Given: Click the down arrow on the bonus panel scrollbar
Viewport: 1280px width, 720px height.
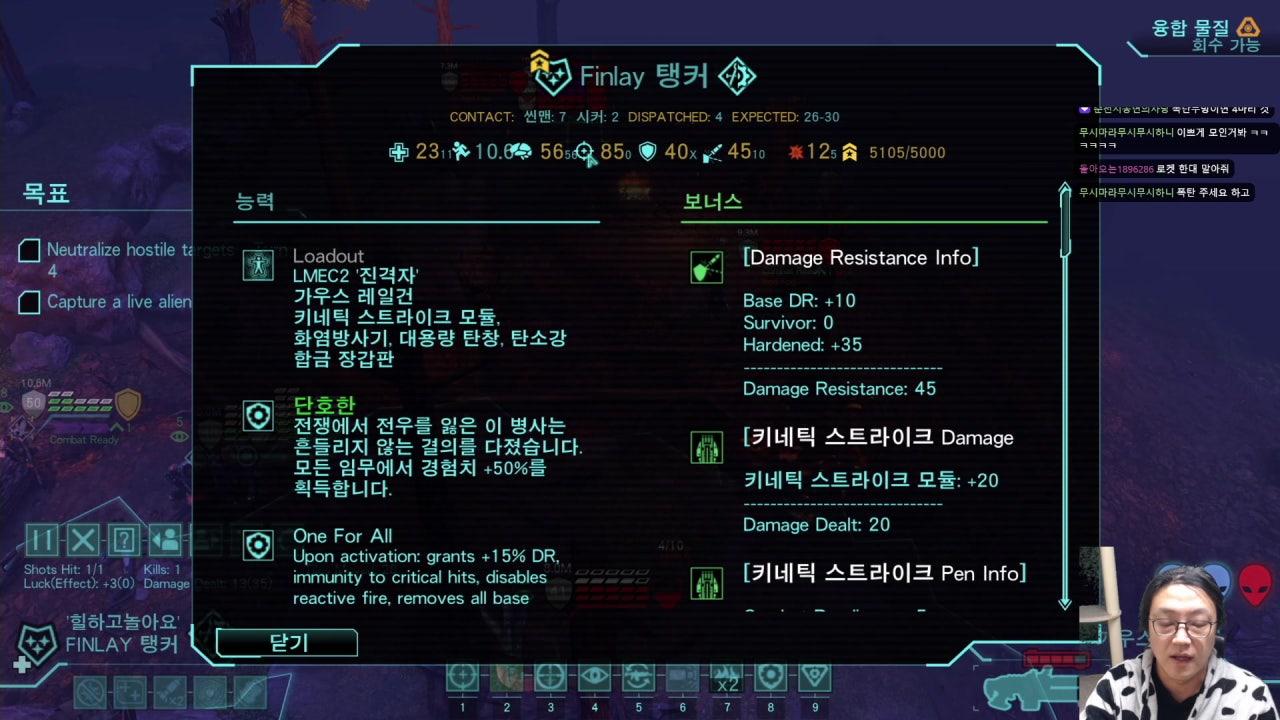Looking at the screenshot, I should [x=1064, y=605].
